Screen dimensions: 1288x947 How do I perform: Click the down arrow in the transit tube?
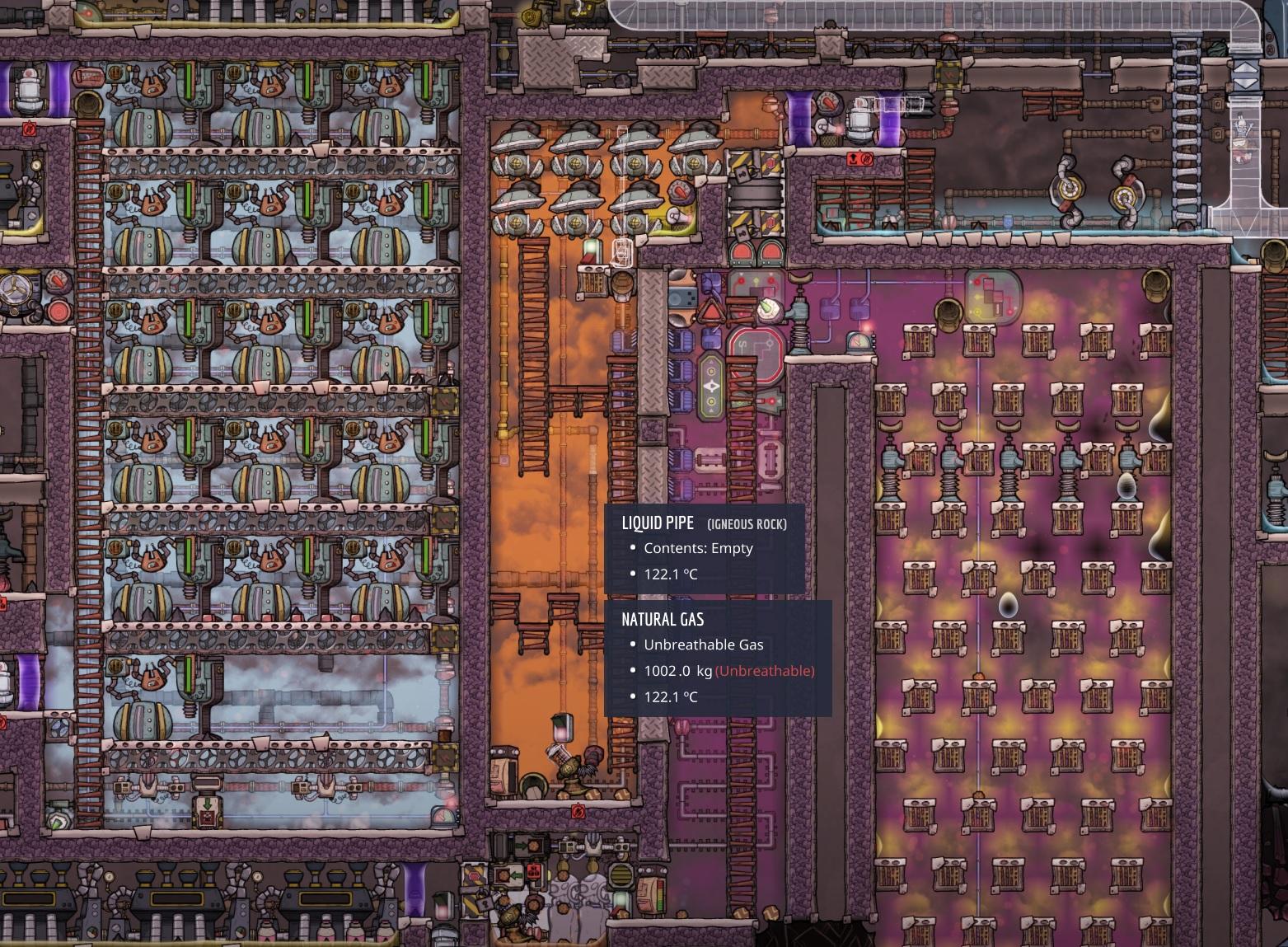point(1245,84)
